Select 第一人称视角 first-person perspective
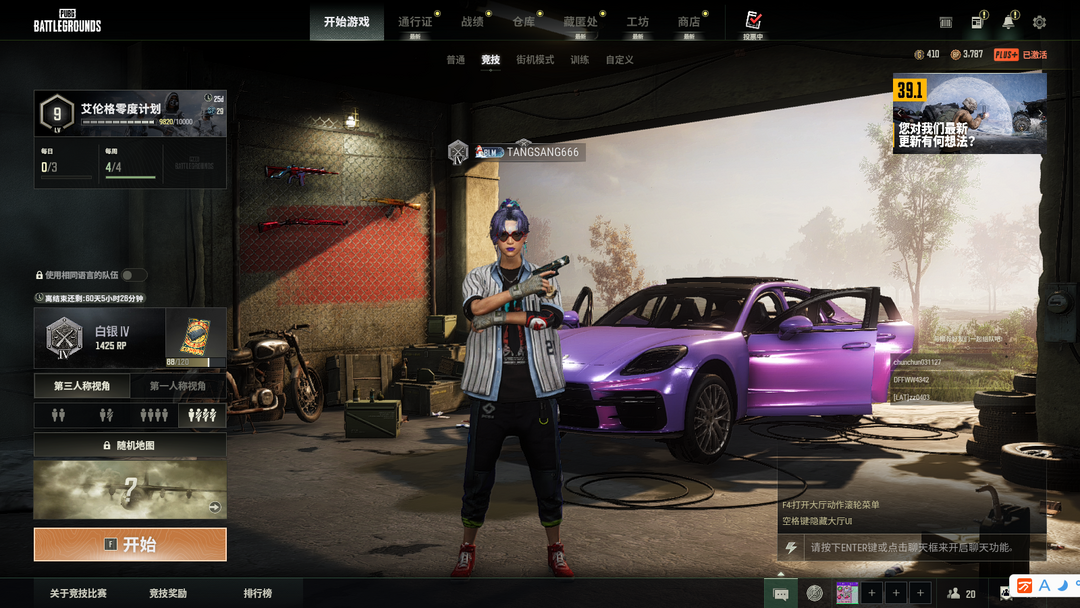1080x608 pixels. 178,386
